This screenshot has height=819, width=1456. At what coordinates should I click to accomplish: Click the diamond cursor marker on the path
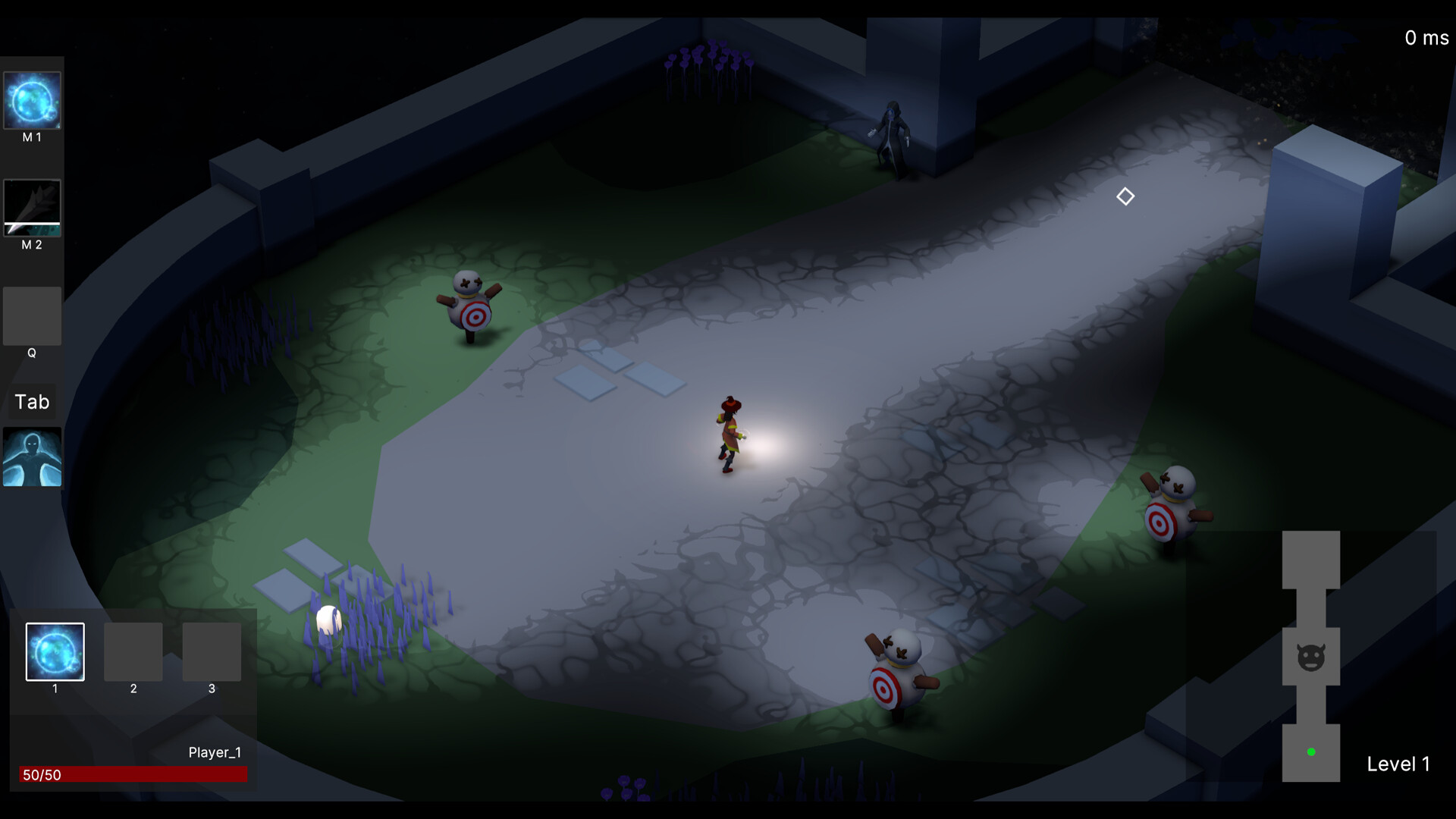(1125, 196)
